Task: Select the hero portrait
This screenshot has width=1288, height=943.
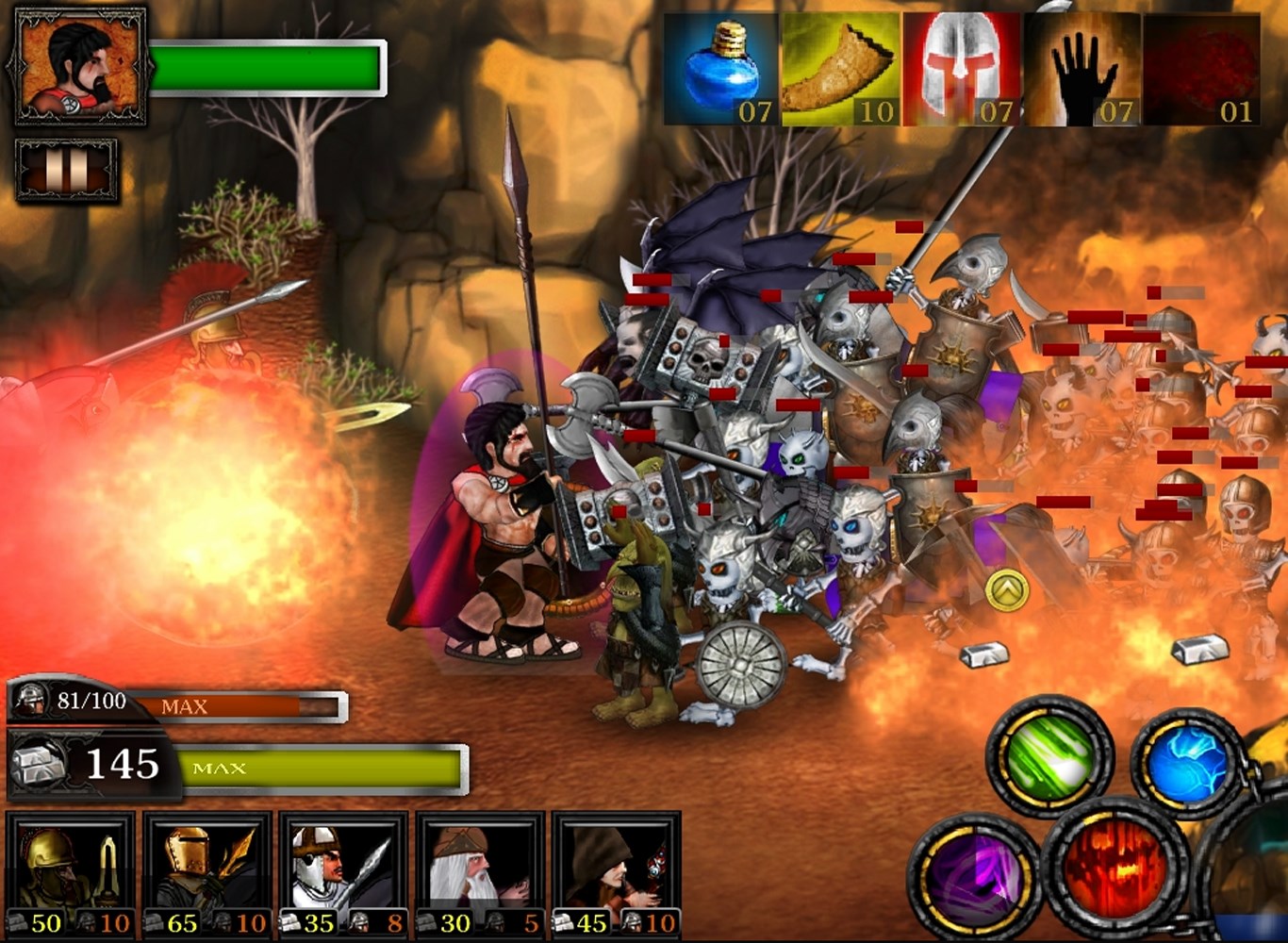Action: point(79,67)
